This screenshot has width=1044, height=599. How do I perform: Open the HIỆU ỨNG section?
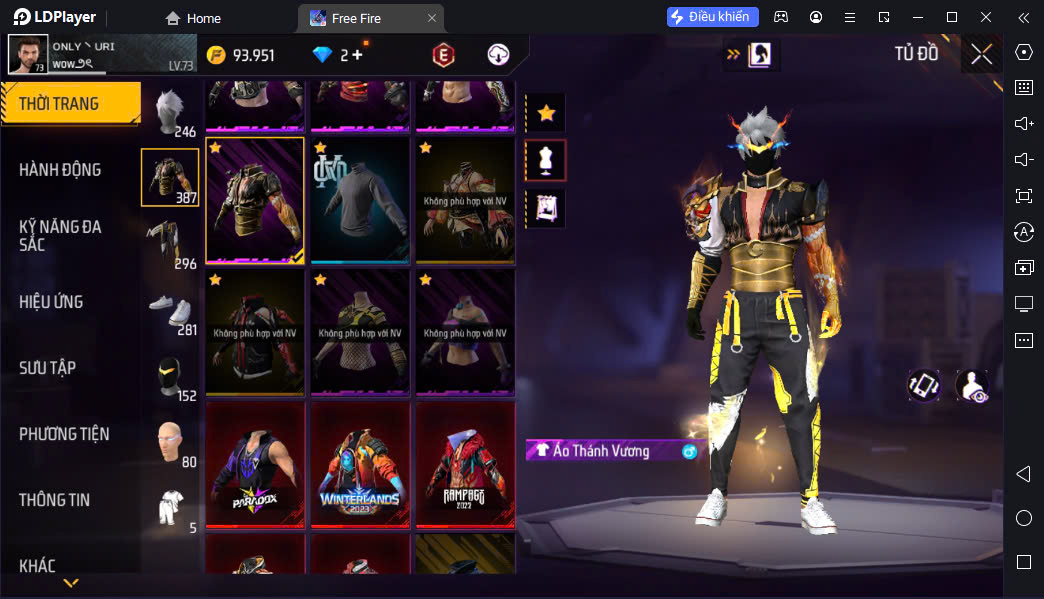click(51, 302)
